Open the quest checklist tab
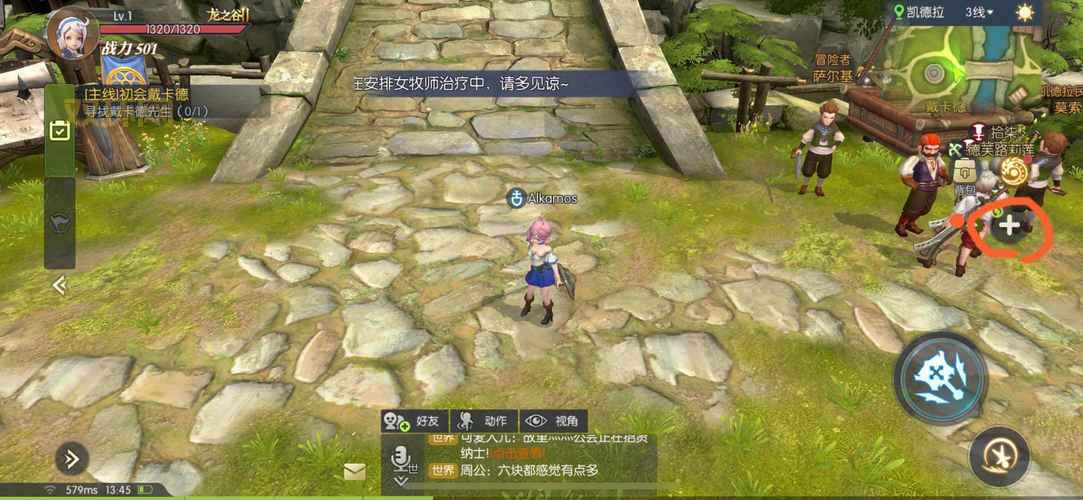The image size is (1083, 500). tap(60, 131)
